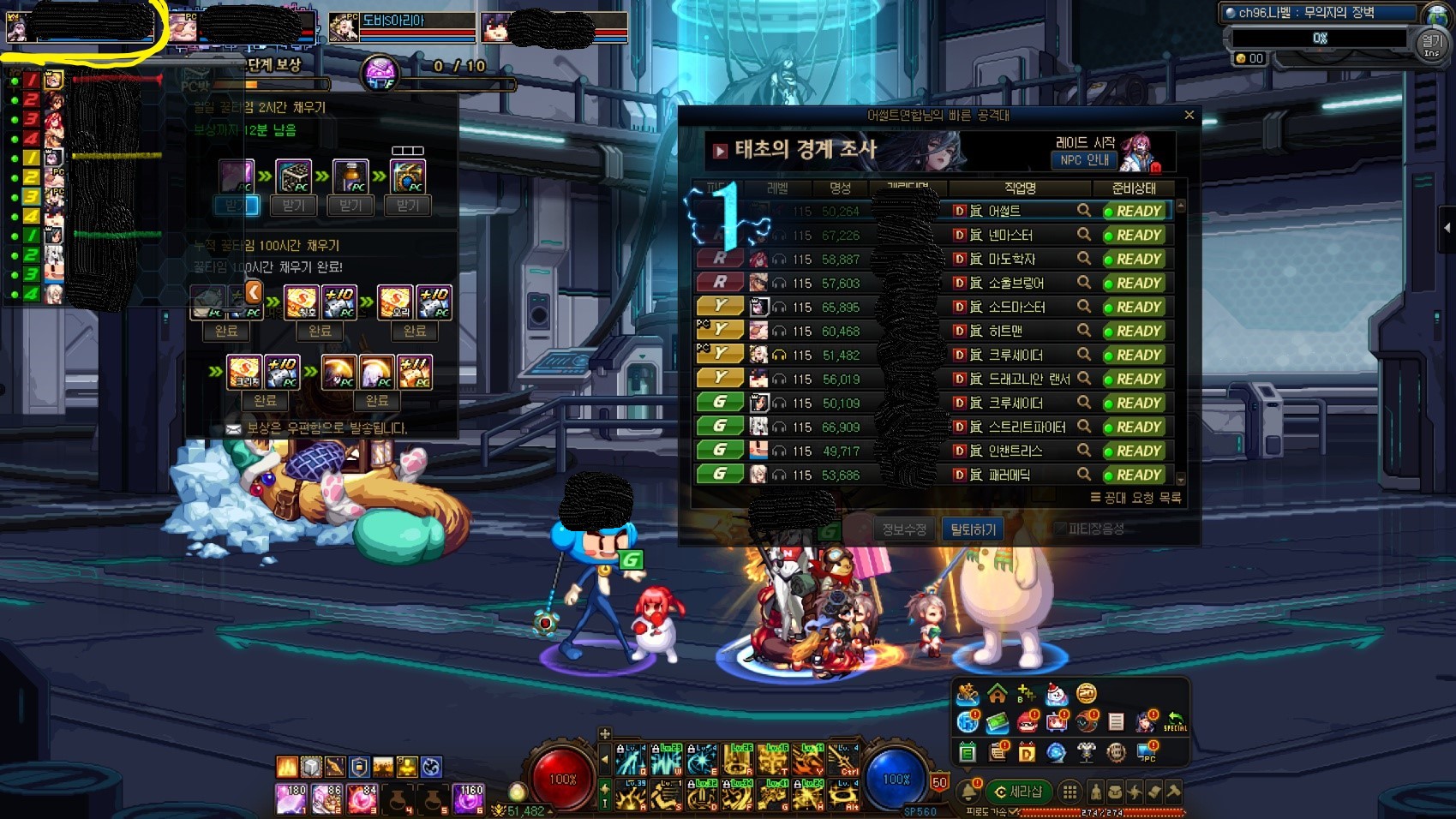Click the green house icon
Viewport: 1456px width, 819px height.
(997, 693)
